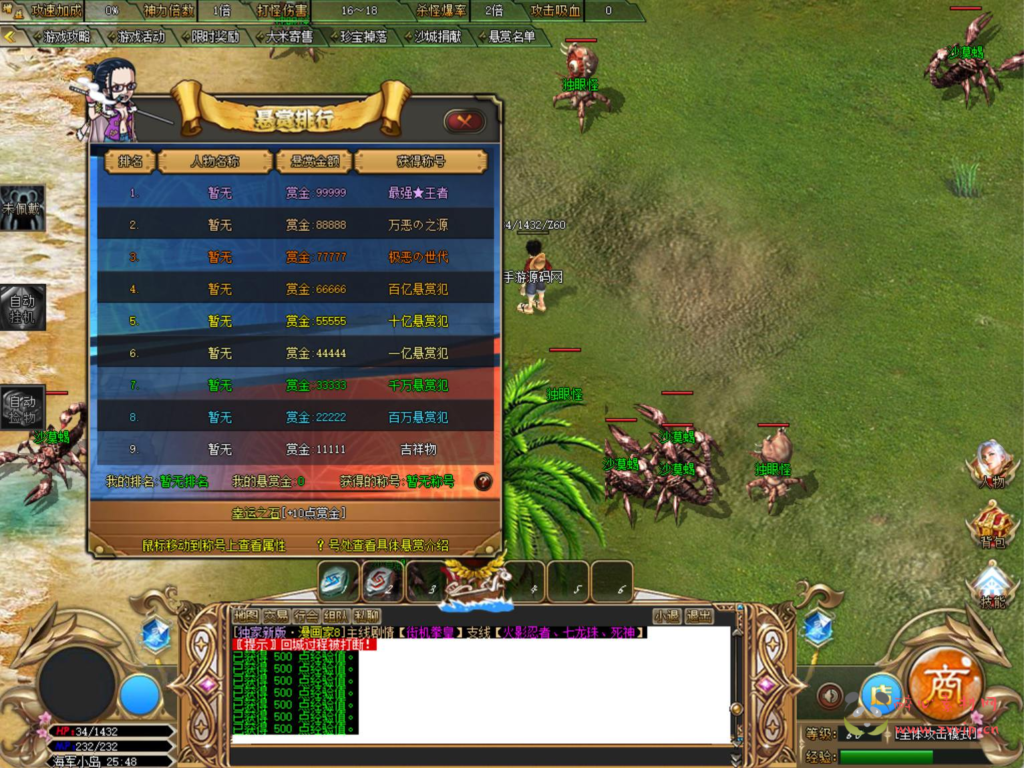Open the 人物 character panel
This screenshot has height=768, width=1024.
coord(991,464)
